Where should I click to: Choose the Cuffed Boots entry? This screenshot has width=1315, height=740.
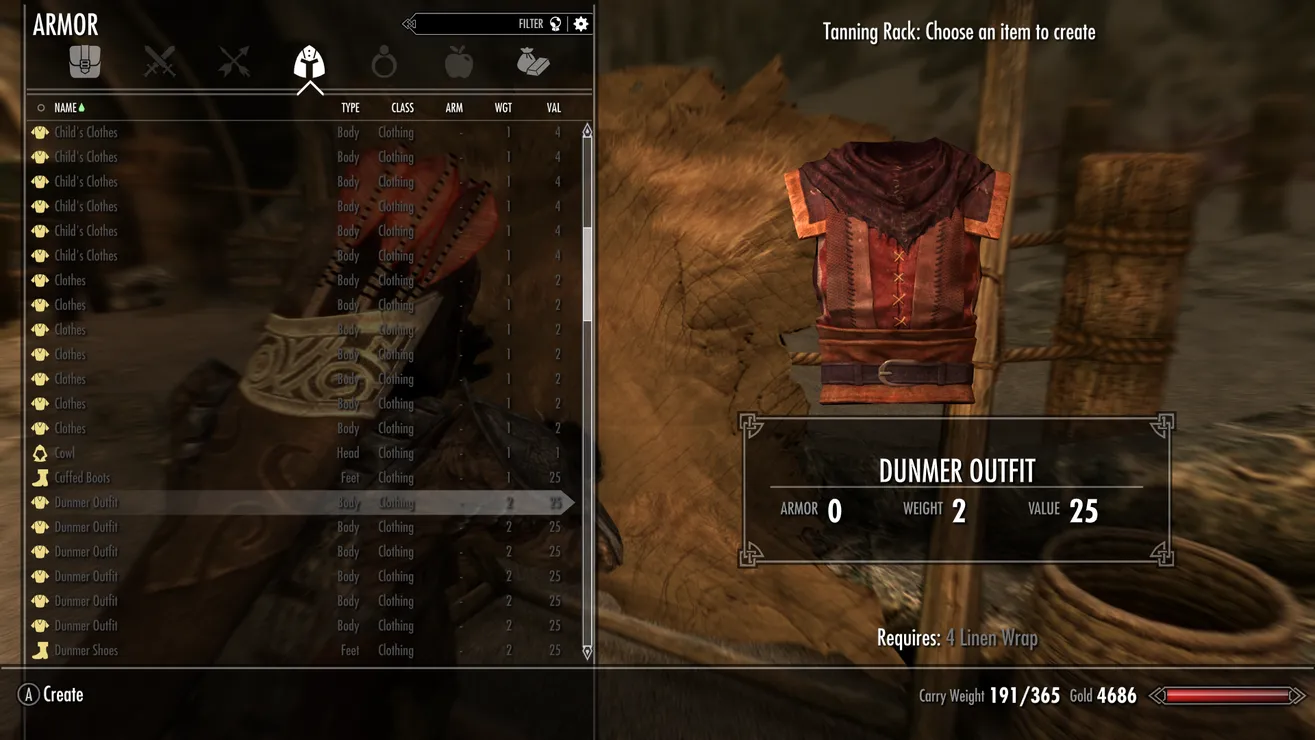tap(82, 478)
